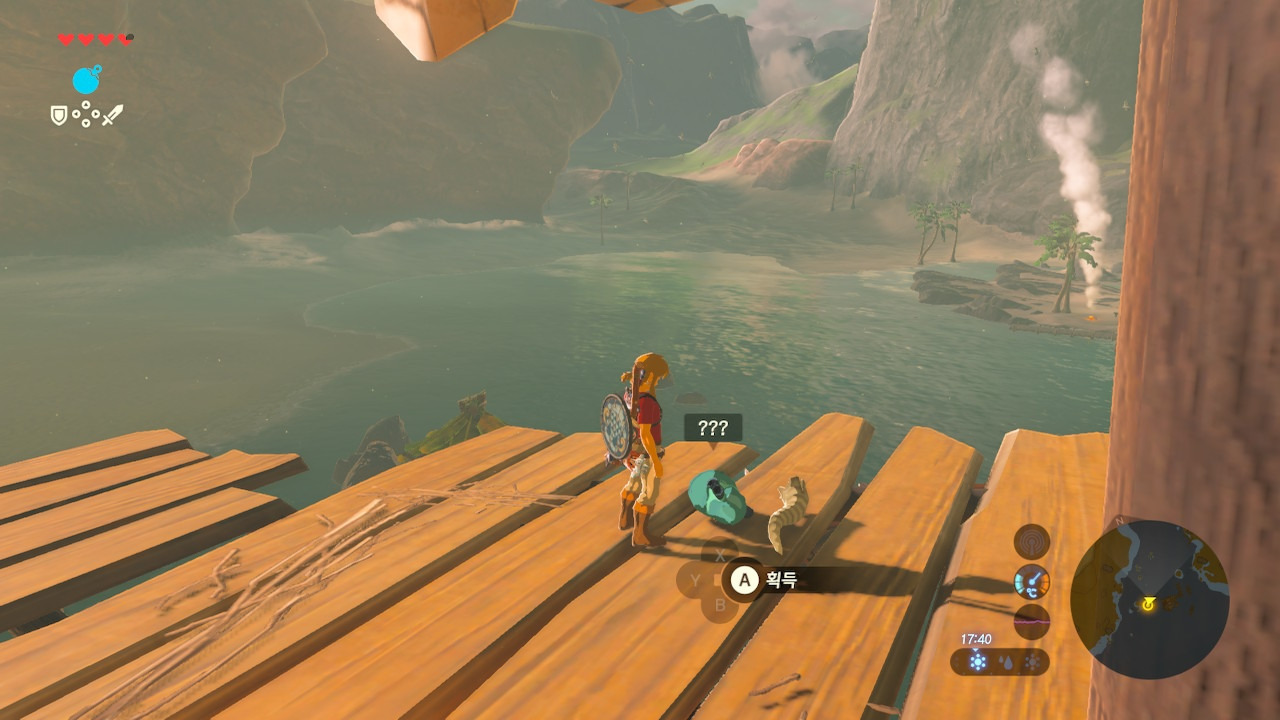Open the sword weapon quick-select icon
The width and height of the screenshot is (1280, 720).
(112, 116)
